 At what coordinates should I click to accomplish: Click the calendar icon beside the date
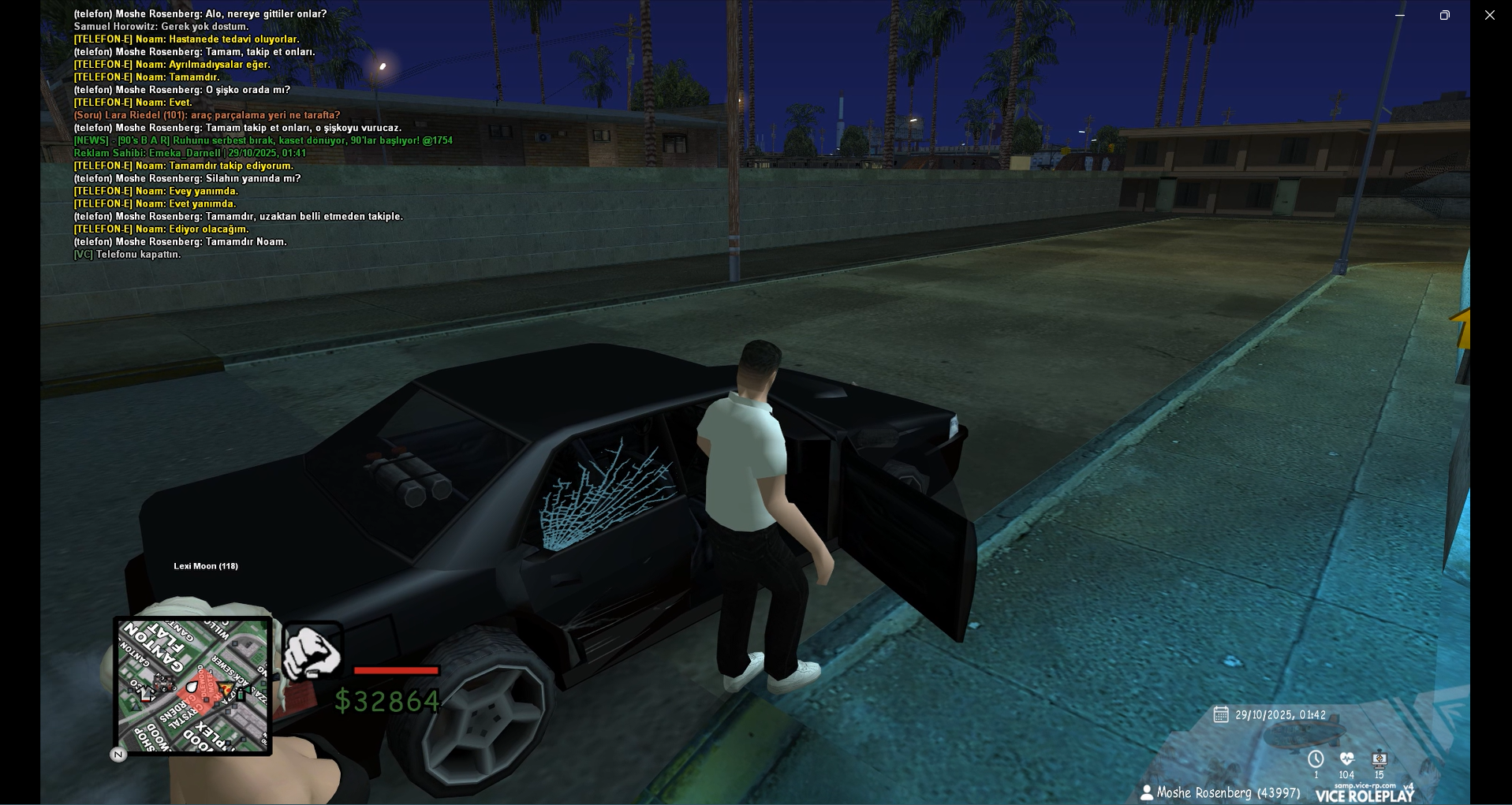click(x=1221, y=714)
